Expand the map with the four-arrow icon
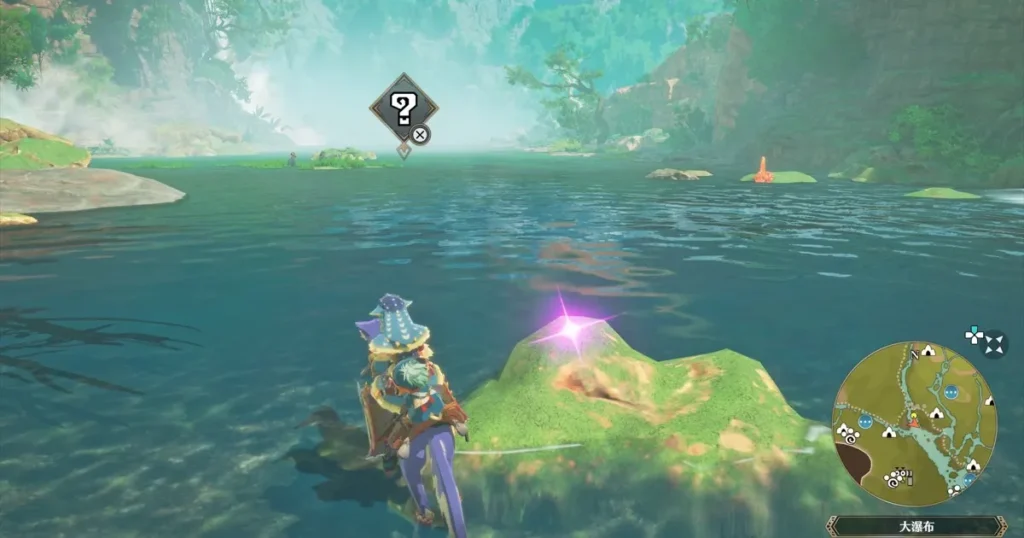1024x538 pixels. pos(995,346)
